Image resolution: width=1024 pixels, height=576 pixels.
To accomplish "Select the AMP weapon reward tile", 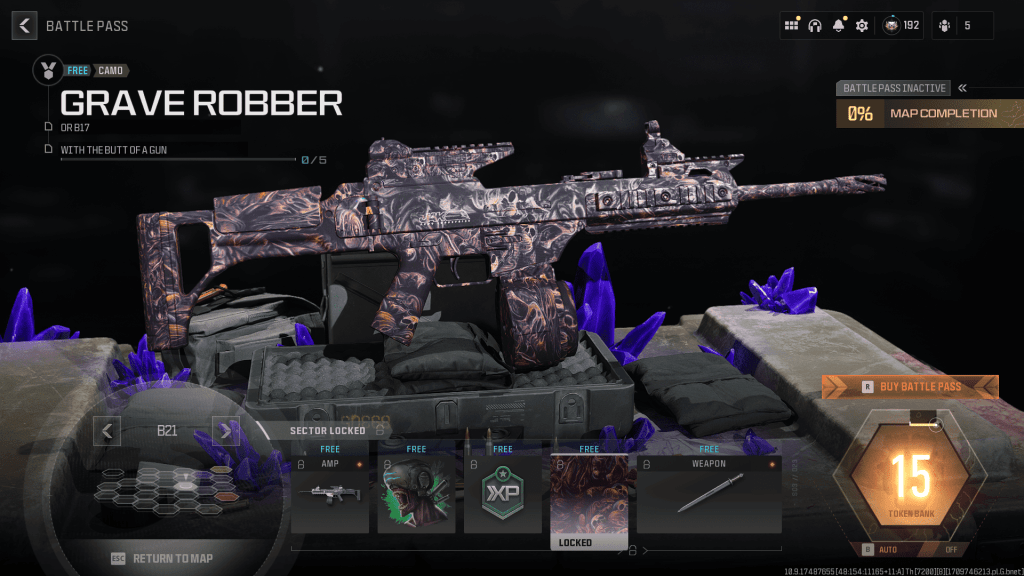I will coord(330,494).
